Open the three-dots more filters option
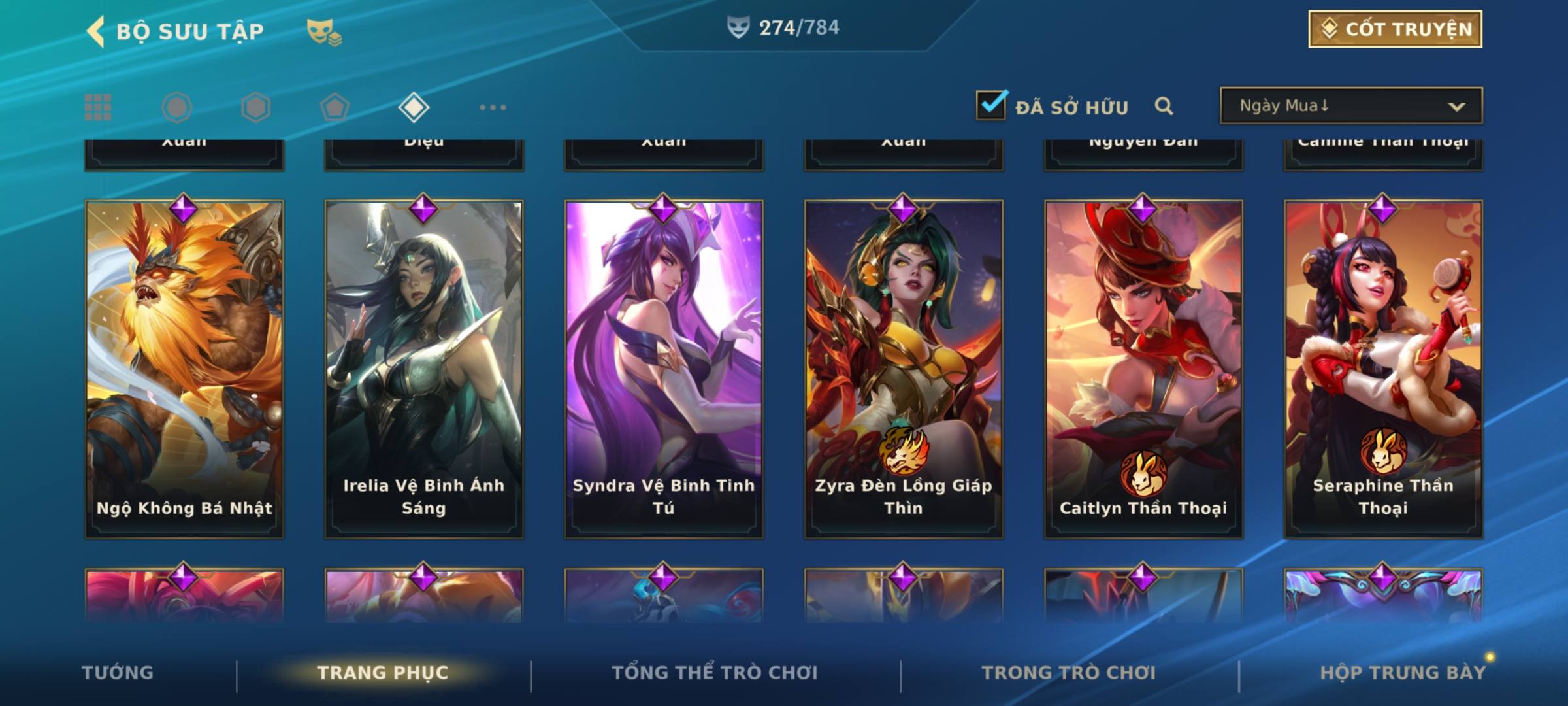 tap(493, 107)
